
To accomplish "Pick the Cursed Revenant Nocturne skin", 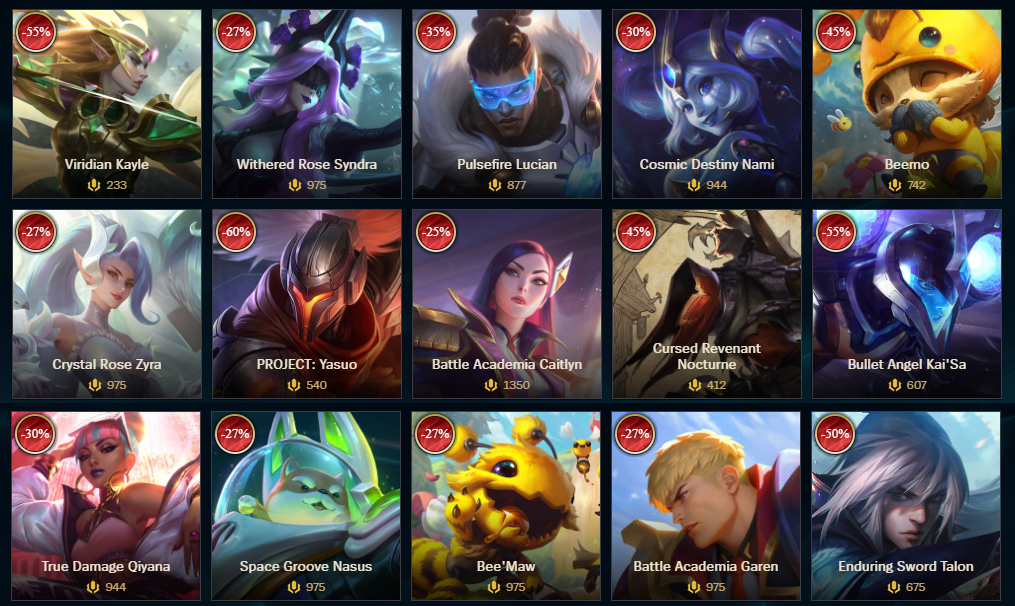I will pyautogui.click(x=707, y=304).
